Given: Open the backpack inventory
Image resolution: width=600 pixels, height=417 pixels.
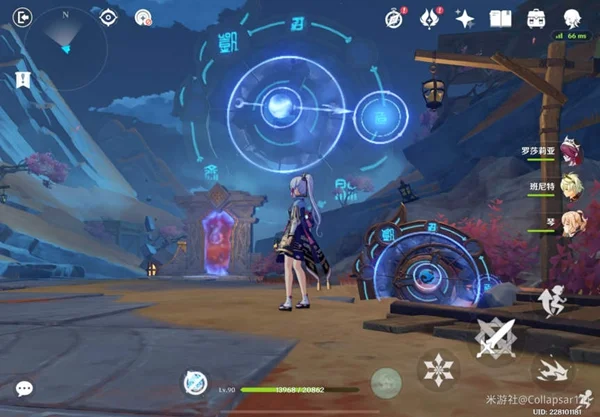Looking at the screenshot, I should coord(536,18).
